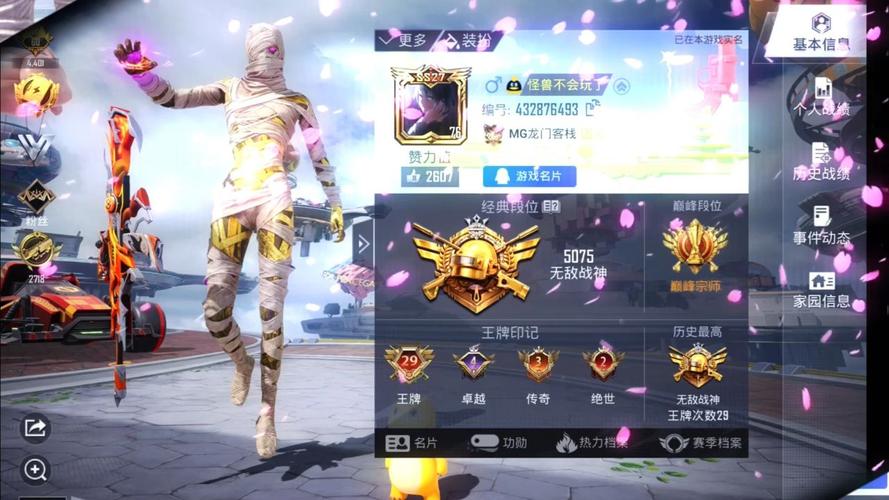Select the 事件动态 tab
889x500 pixels.
(821, 225)
